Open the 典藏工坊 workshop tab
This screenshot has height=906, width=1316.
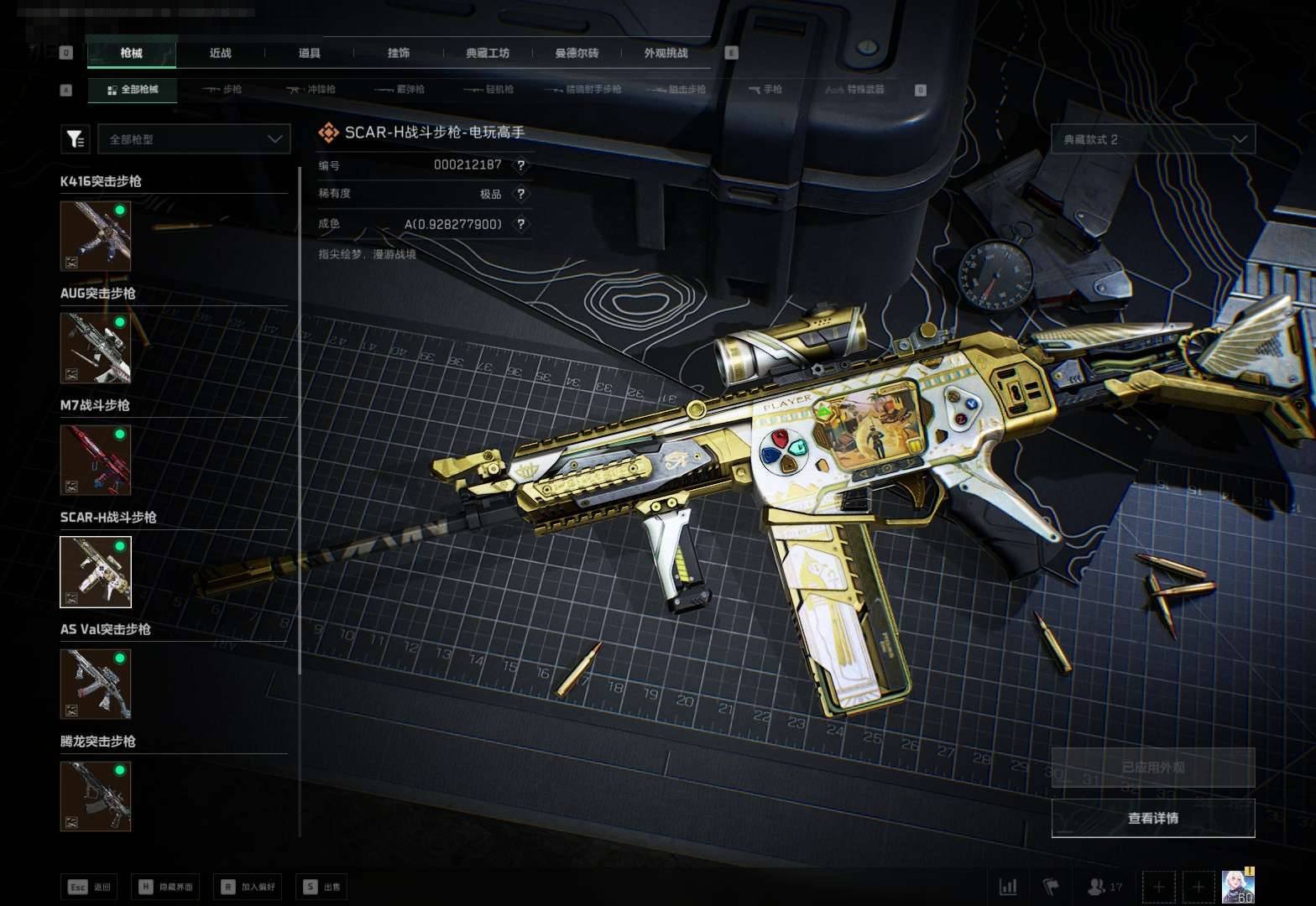[x=488, y=53]
